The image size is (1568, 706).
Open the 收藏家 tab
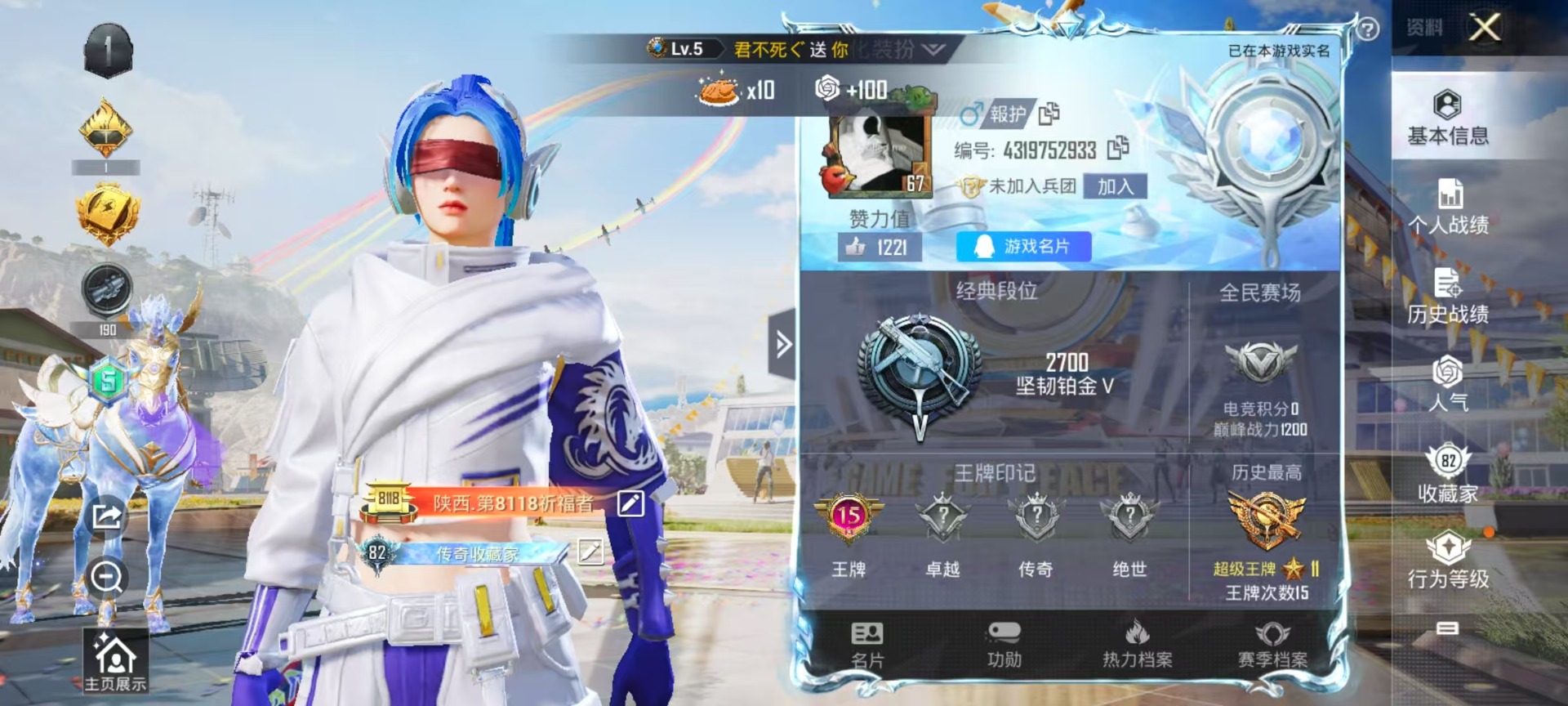point(1448,472)
